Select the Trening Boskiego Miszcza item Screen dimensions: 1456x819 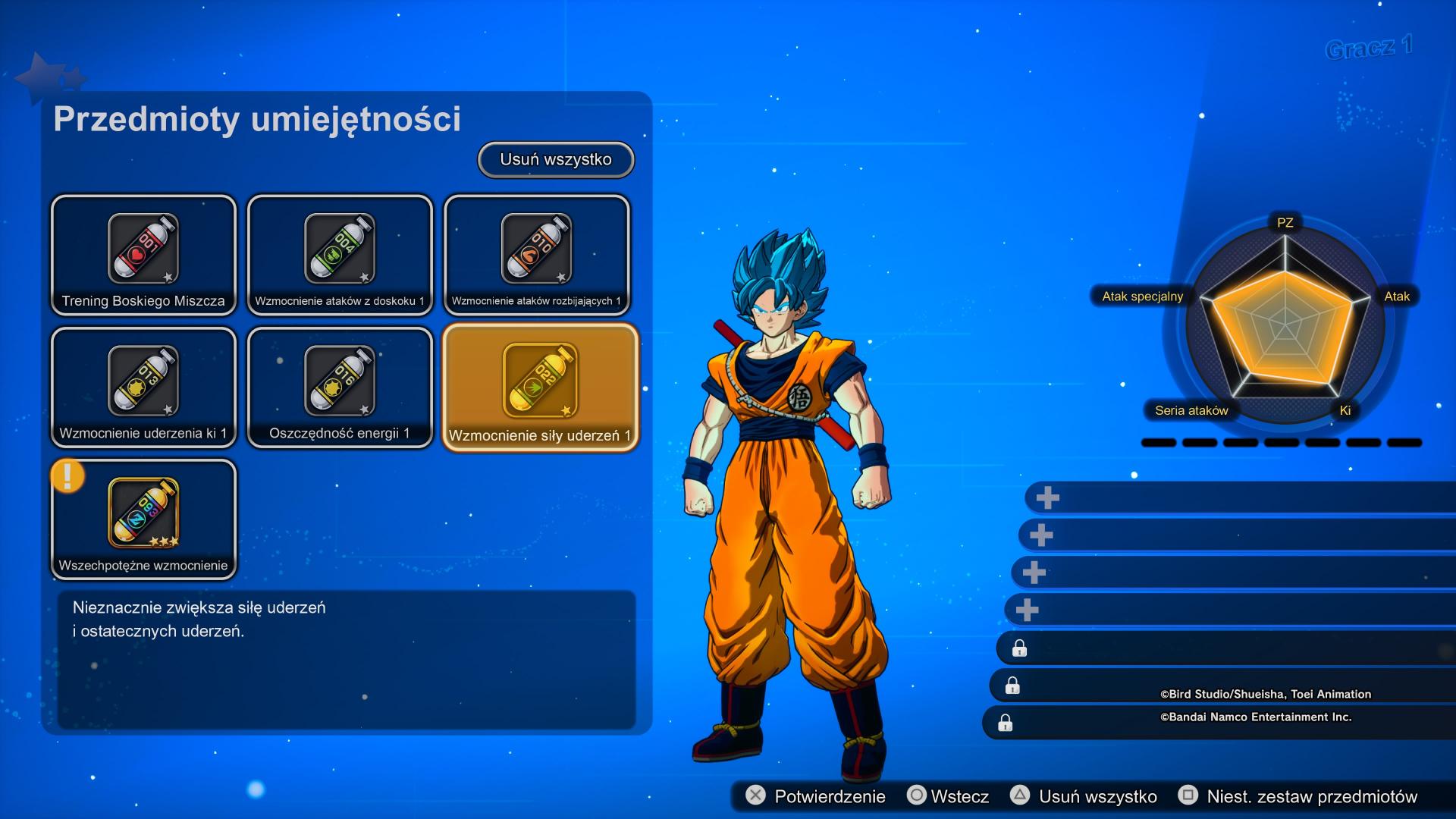tap(143, 255)
